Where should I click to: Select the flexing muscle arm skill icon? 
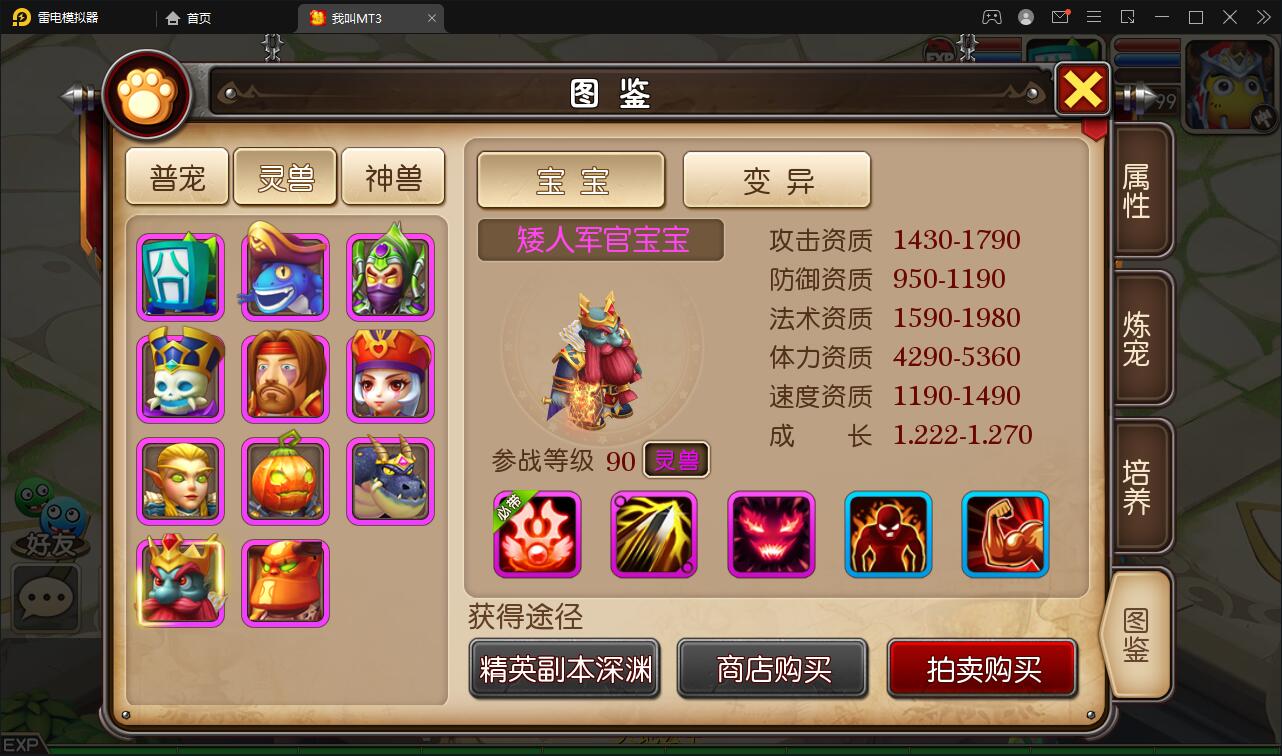[1006, 535]
